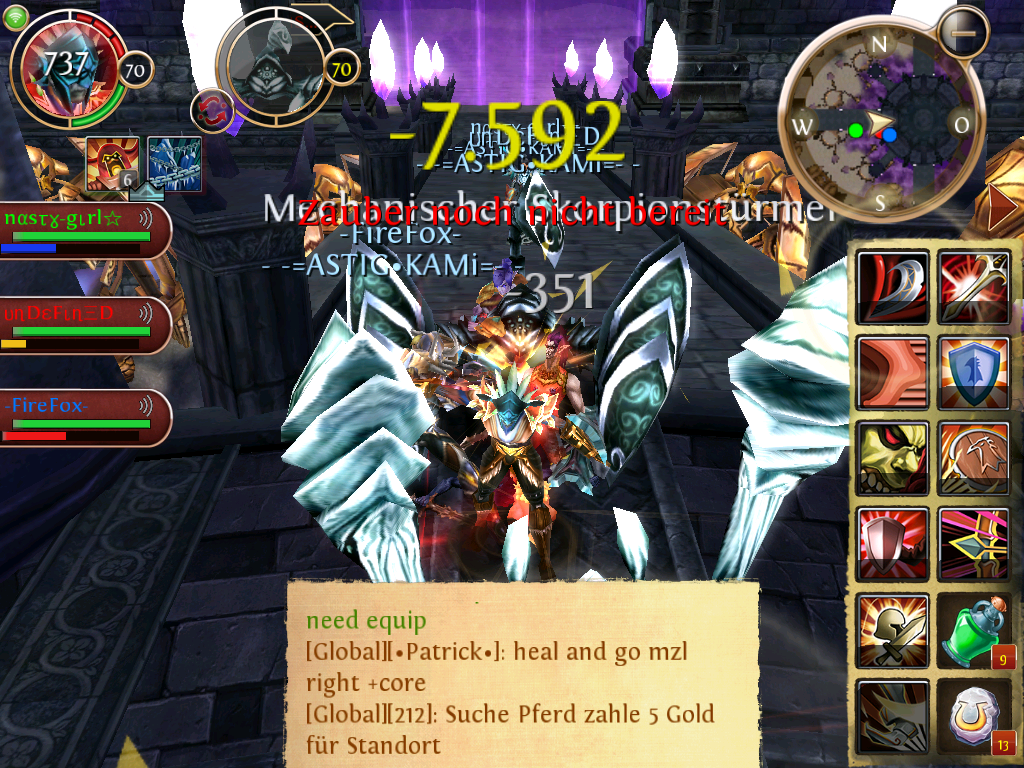Activate the round eagle shield skill
This screenshot has width=1024, height=768.
pos(973,457)
